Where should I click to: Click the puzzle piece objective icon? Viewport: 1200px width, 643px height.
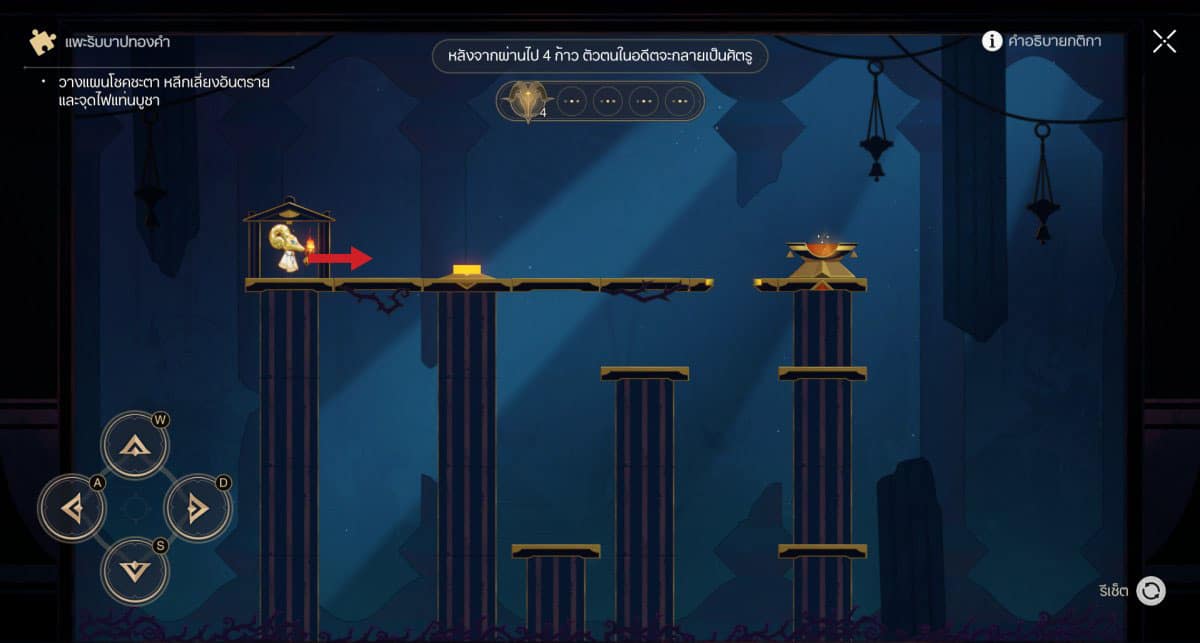[43, 43]
